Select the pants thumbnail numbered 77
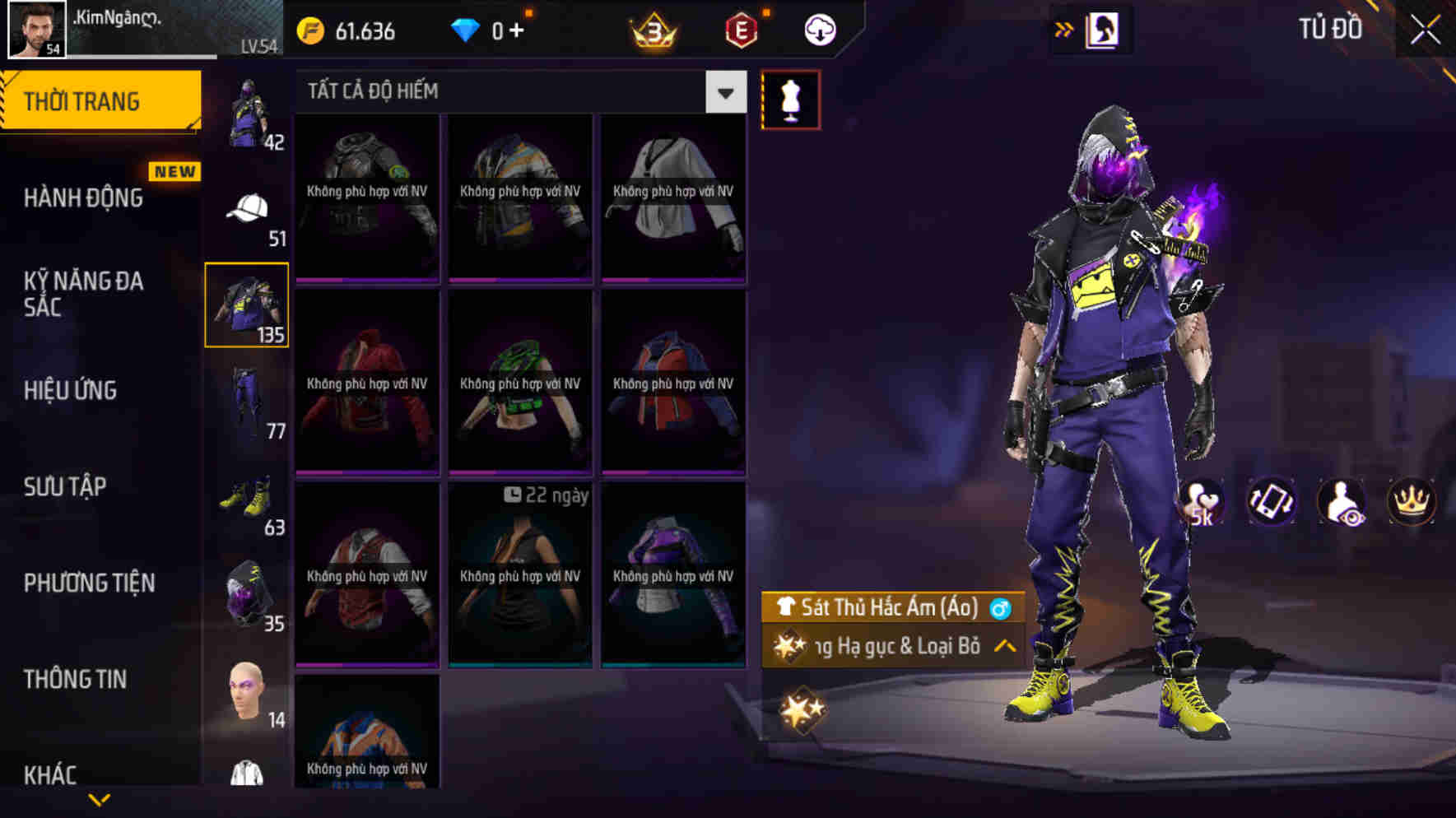 247,395
